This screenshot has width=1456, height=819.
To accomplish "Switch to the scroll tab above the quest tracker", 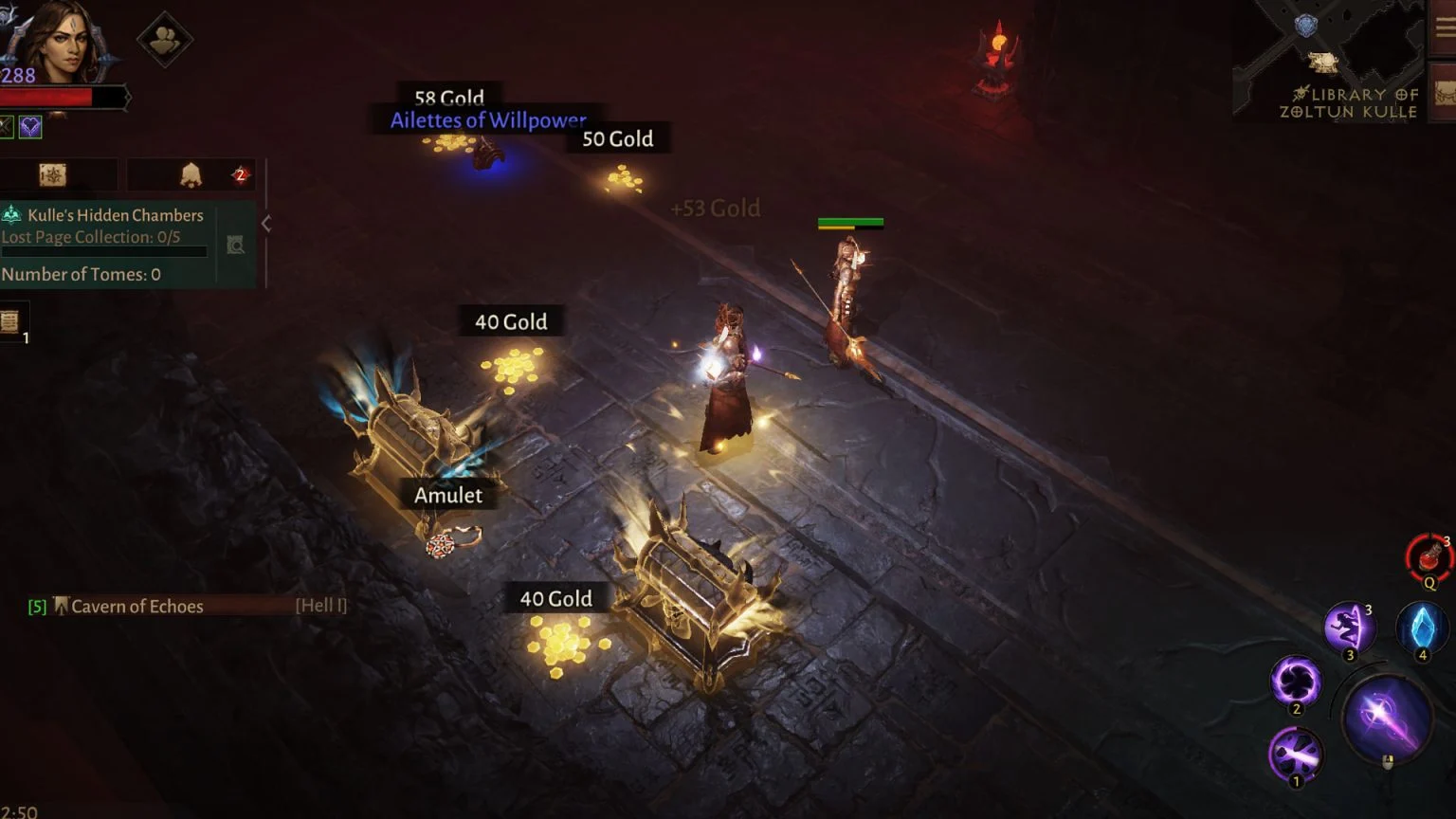I will (59, 174).
